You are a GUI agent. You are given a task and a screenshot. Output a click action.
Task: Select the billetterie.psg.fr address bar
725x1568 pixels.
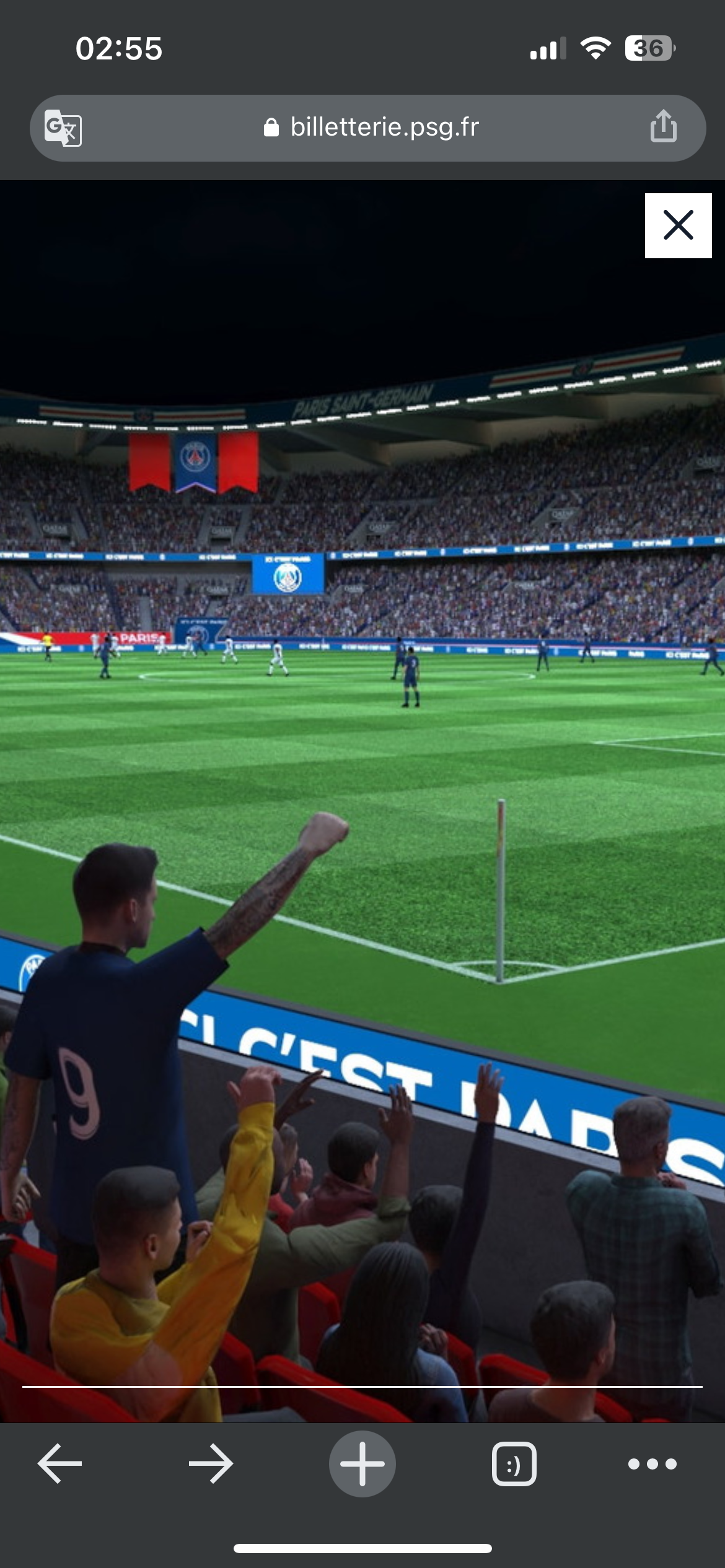[x=372, y=128]
